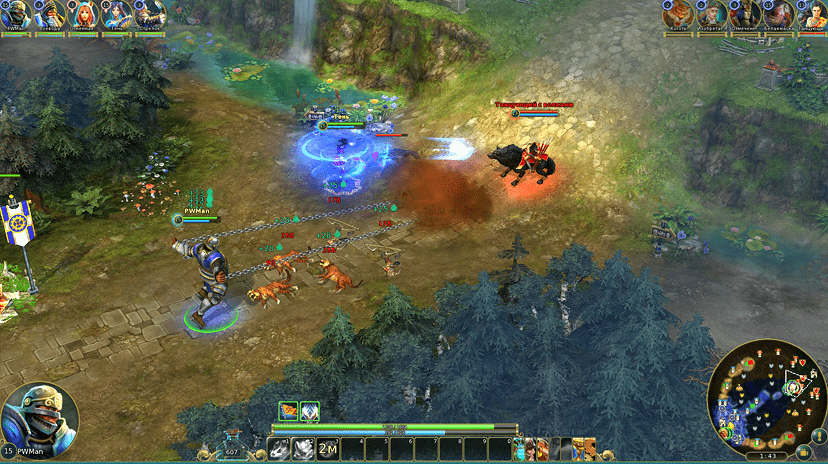Click the ability slot showing 2M cooldown
The image size is (828, 464).
click(327, 448)
